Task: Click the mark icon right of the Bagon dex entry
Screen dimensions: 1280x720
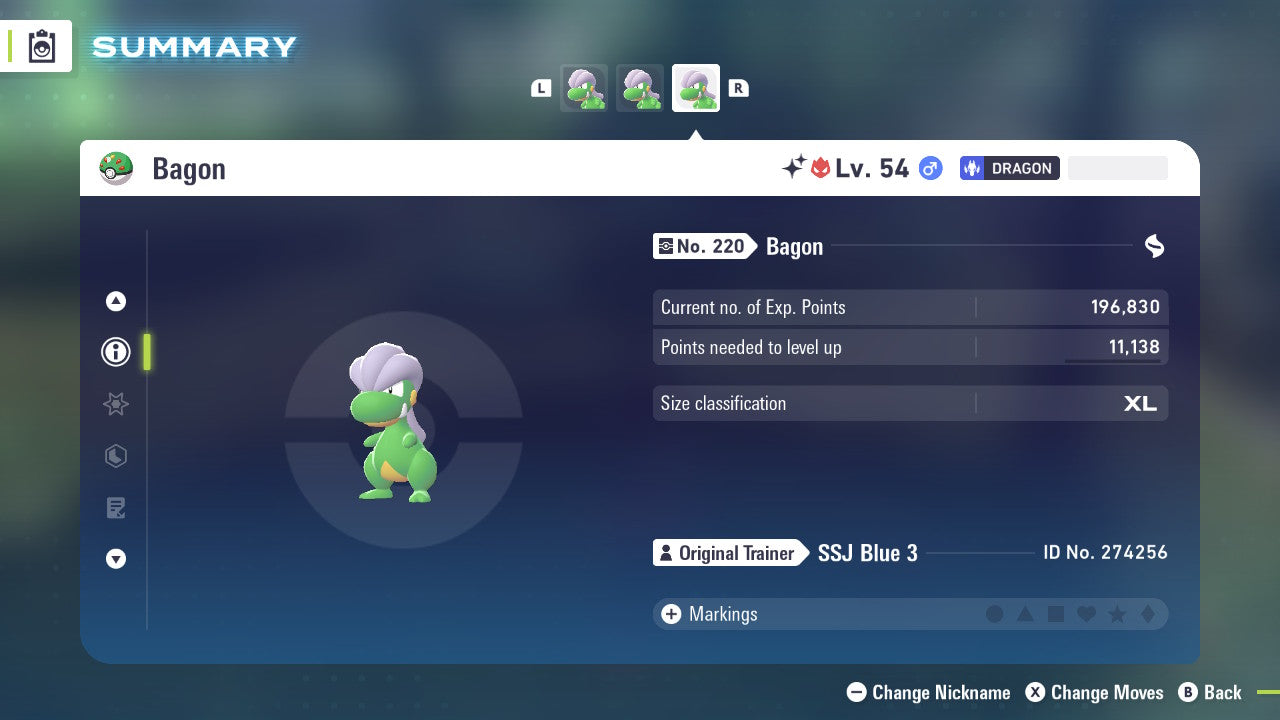Action: click(1154, 246)
